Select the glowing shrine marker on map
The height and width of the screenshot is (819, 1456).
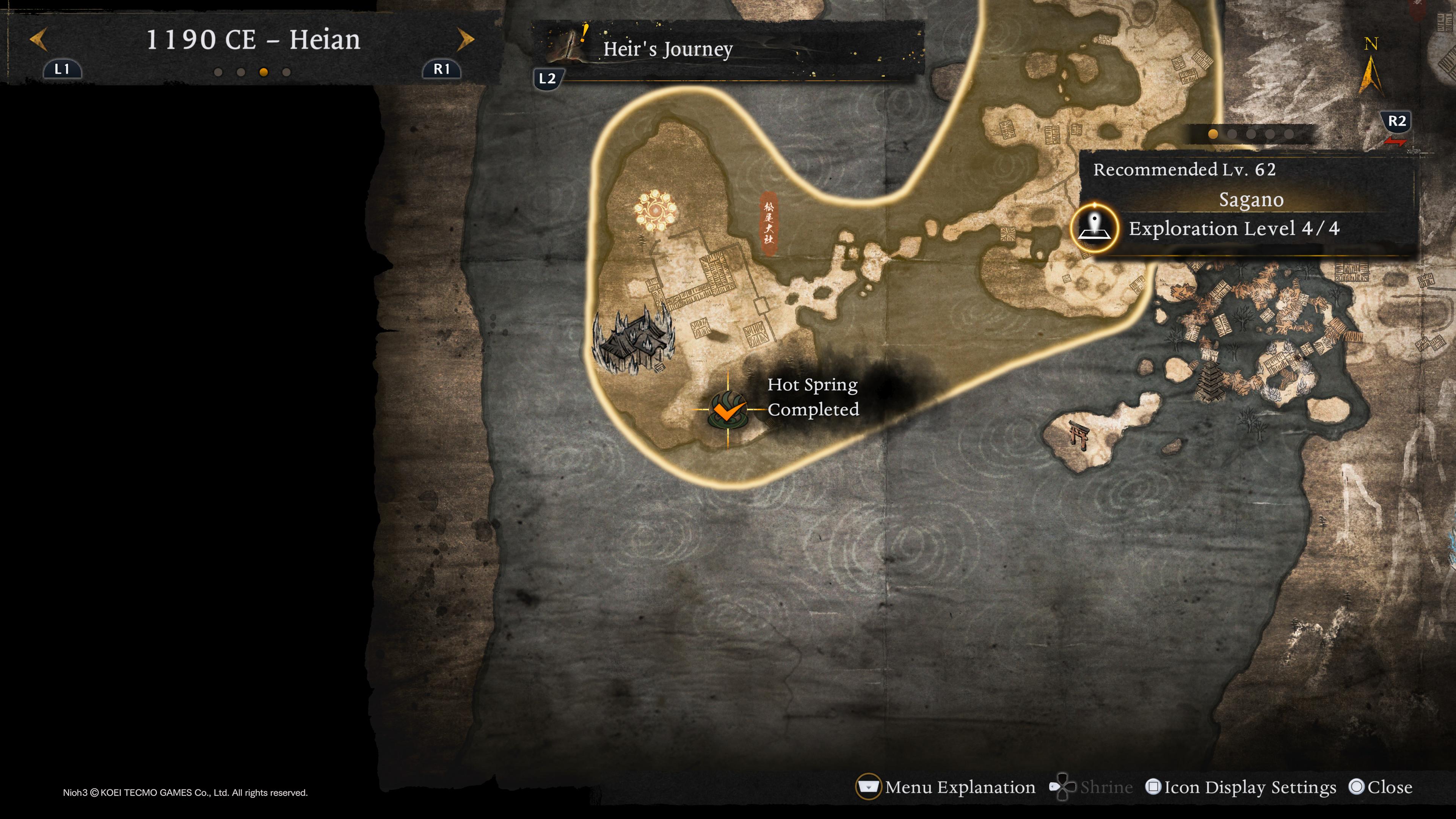[x=655, y=211]
